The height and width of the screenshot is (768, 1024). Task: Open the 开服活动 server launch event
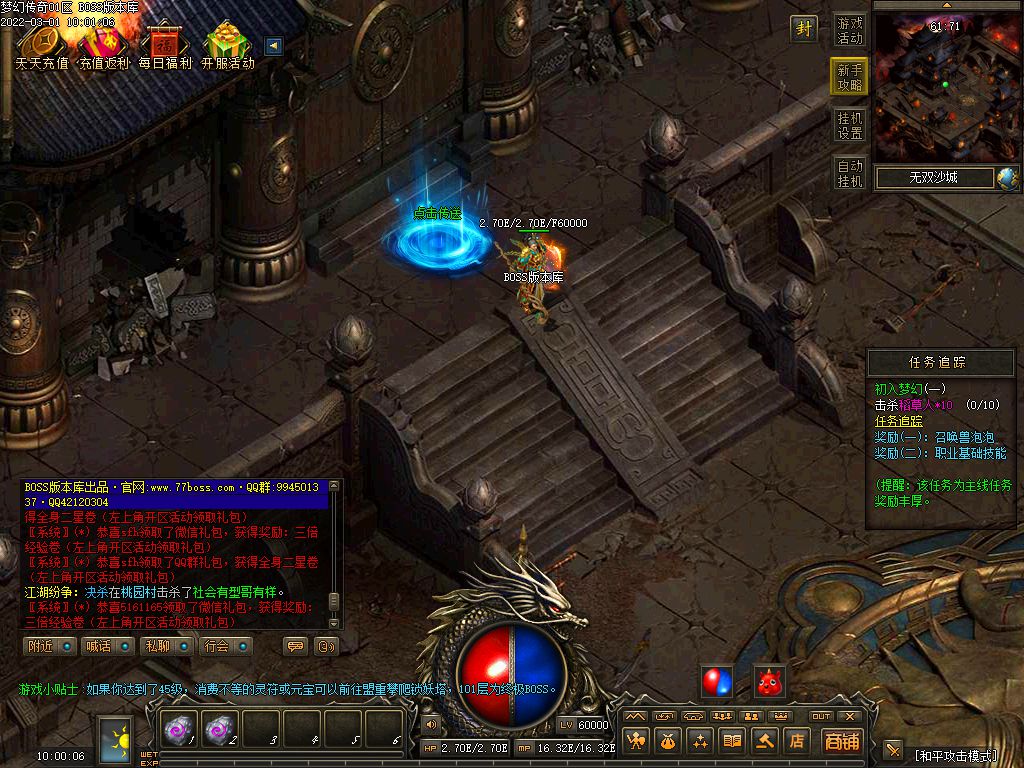coord(228,45)
